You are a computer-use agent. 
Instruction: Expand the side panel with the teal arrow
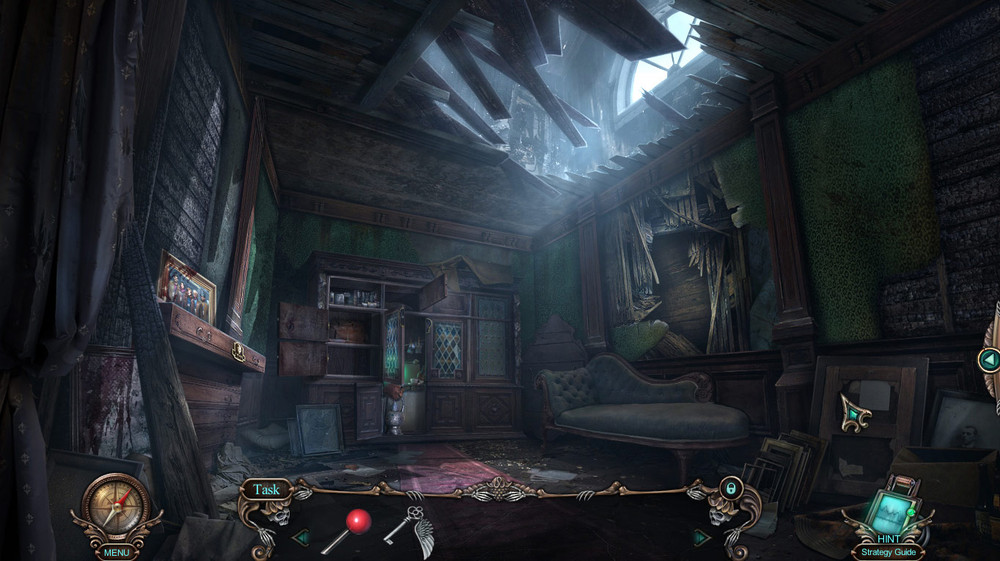click(x=989, y=359)
